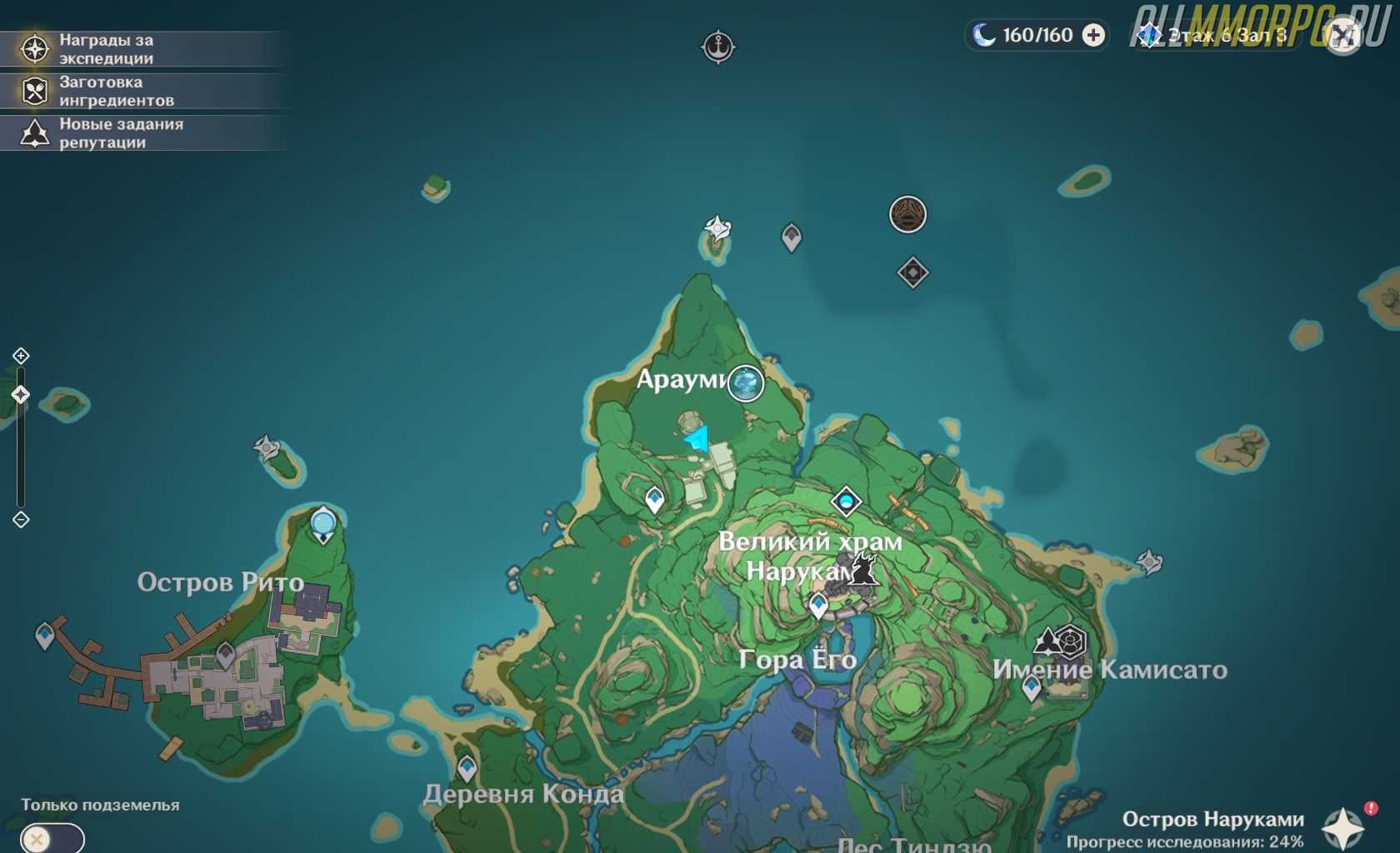Toggle the "Только подземелья" switch

coord(52,838)
